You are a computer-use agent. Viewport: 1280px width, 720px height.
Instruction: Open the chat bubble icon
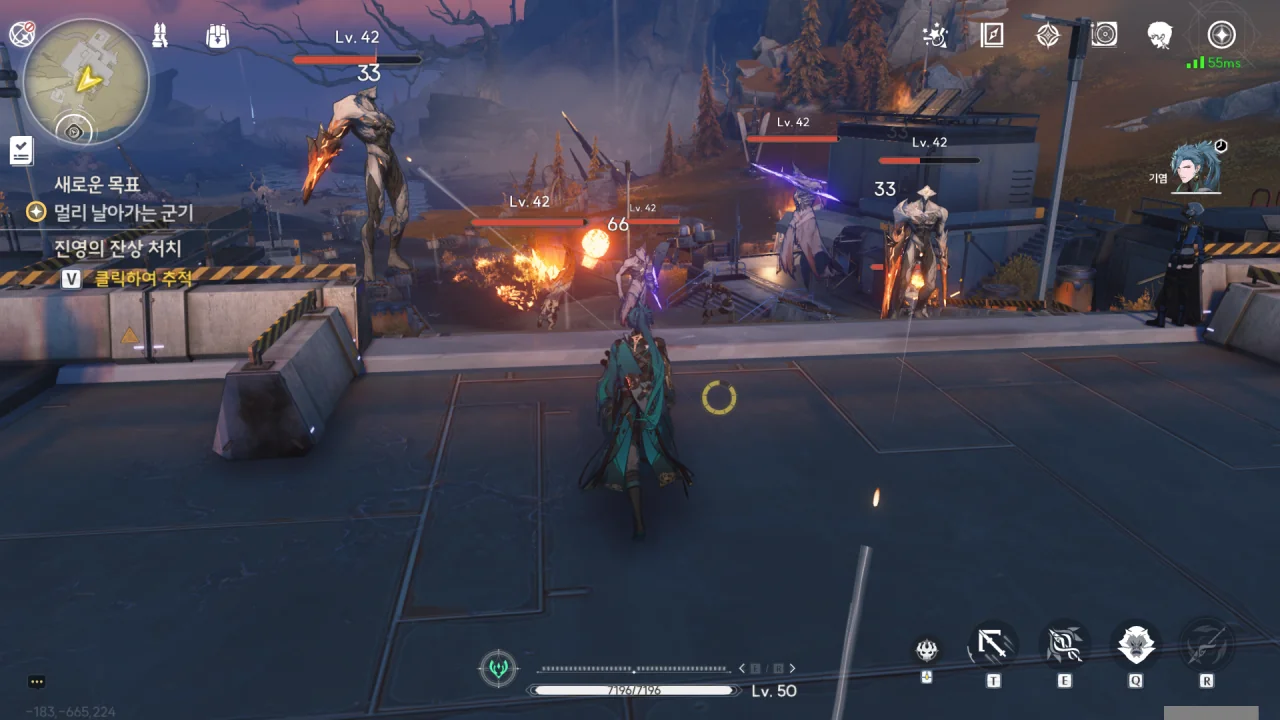point(37,682)
